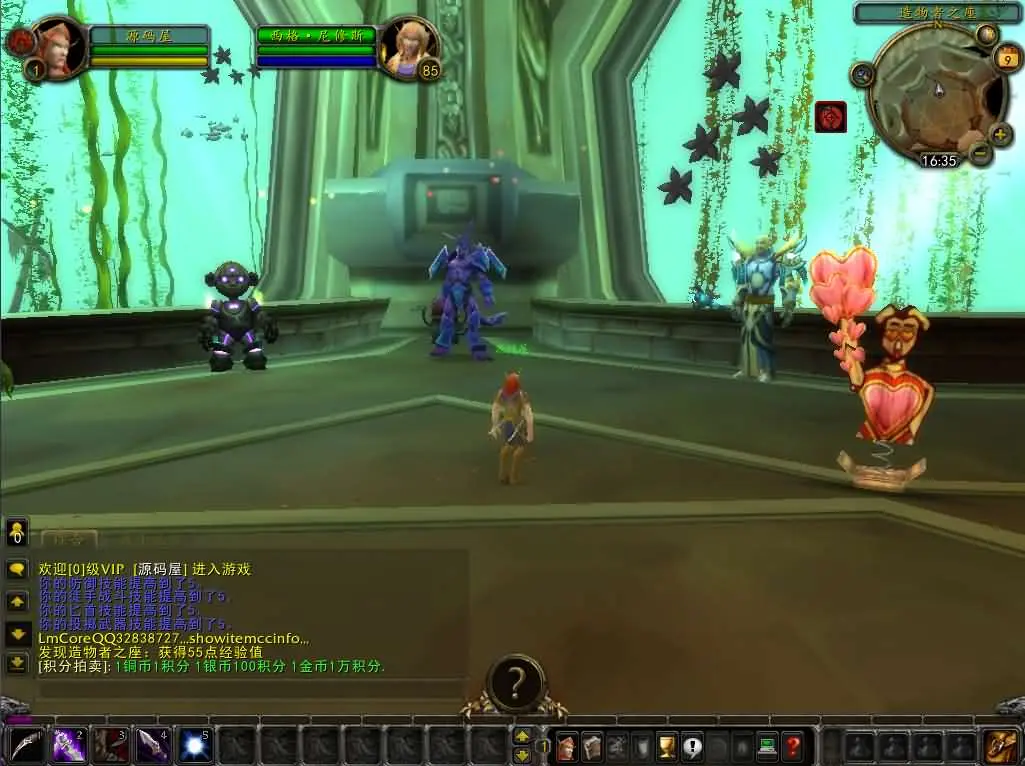
Task: Open the quest log exclamation mark button
Action: 691,746
